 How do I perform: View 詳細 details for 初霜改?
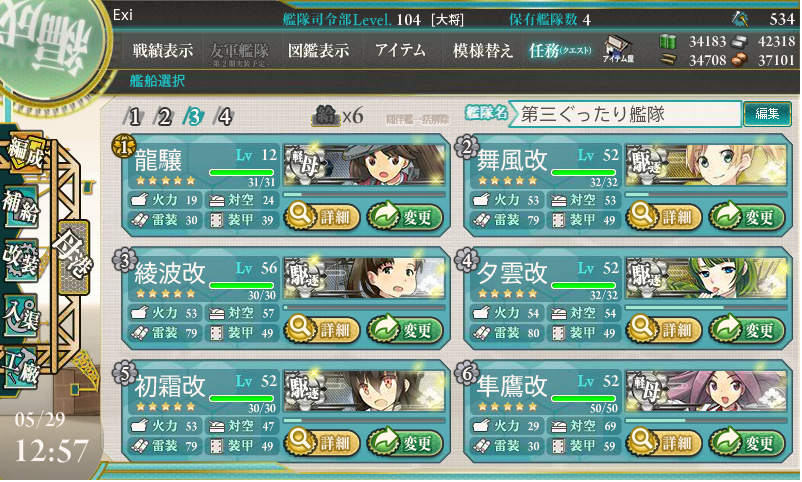tap(320, 441)
